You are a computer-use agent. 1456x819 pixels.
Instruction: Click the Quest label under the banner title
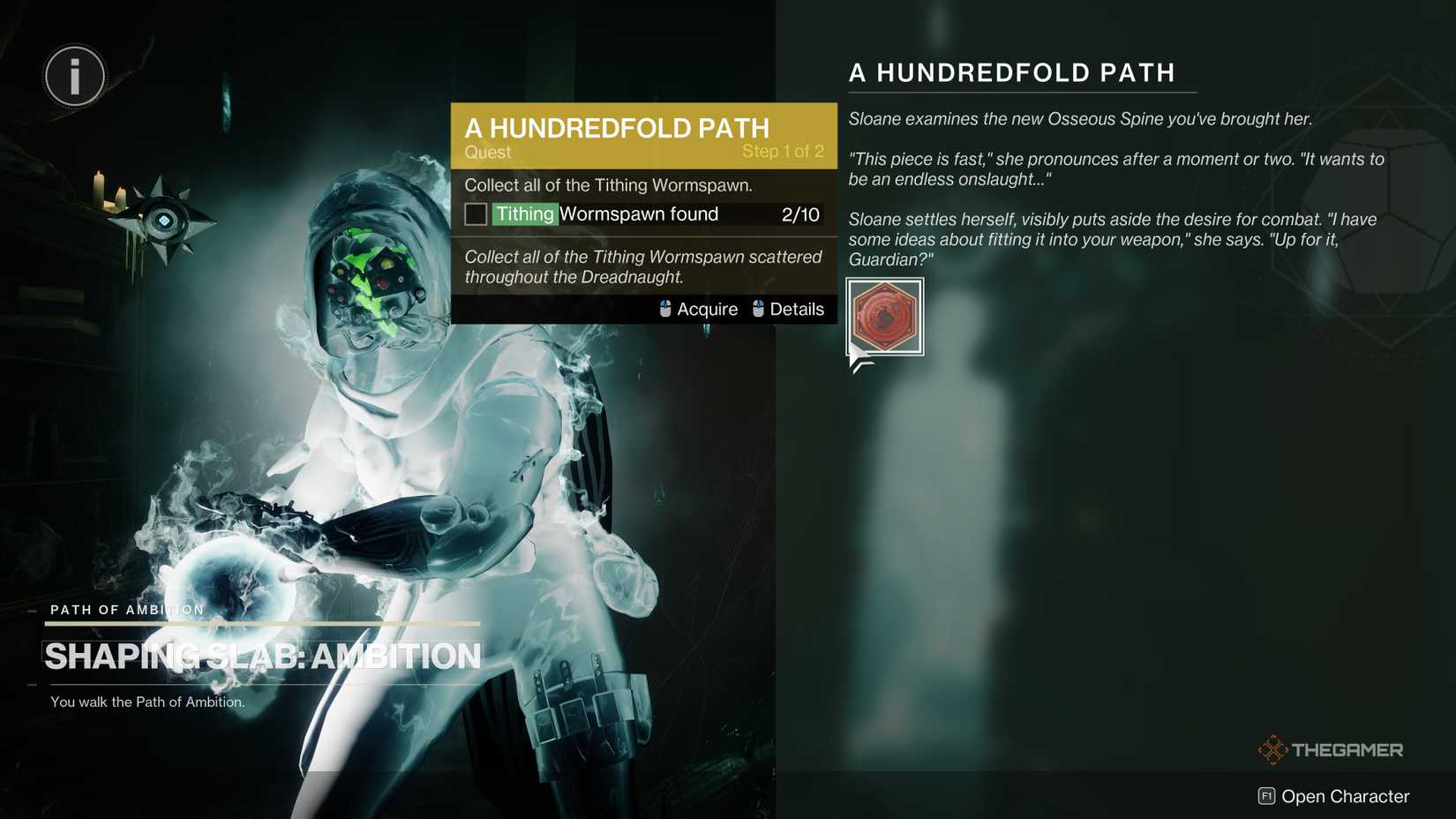coord(486,152)
